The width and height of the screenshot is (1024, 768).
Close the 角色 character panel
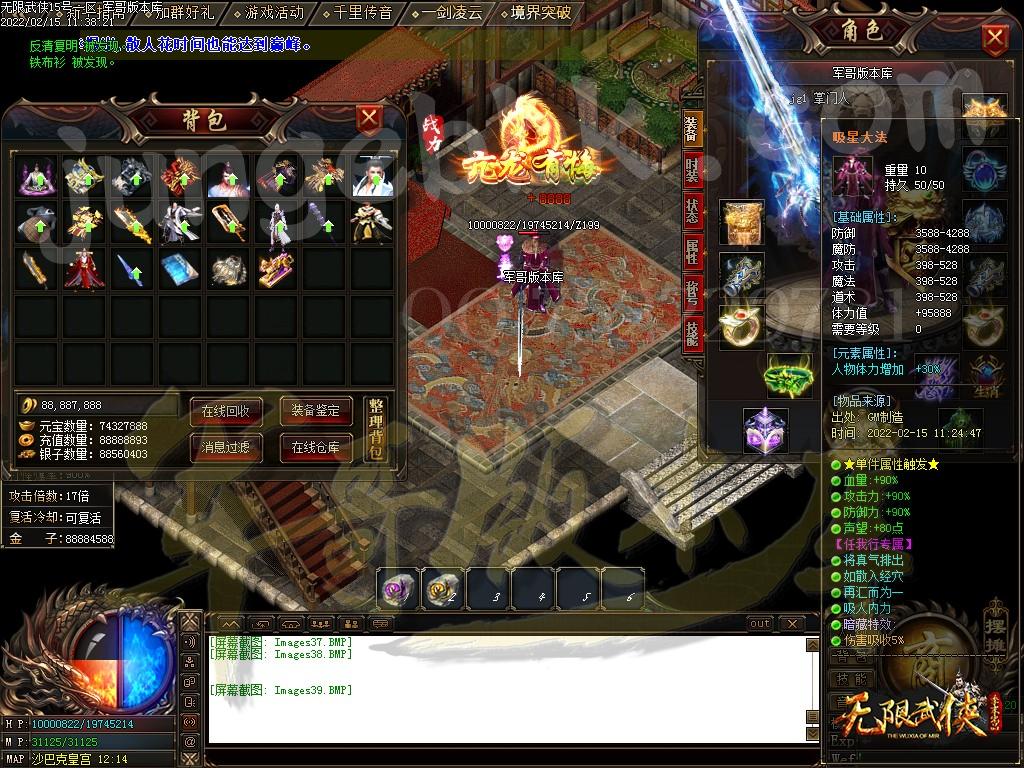995,40
